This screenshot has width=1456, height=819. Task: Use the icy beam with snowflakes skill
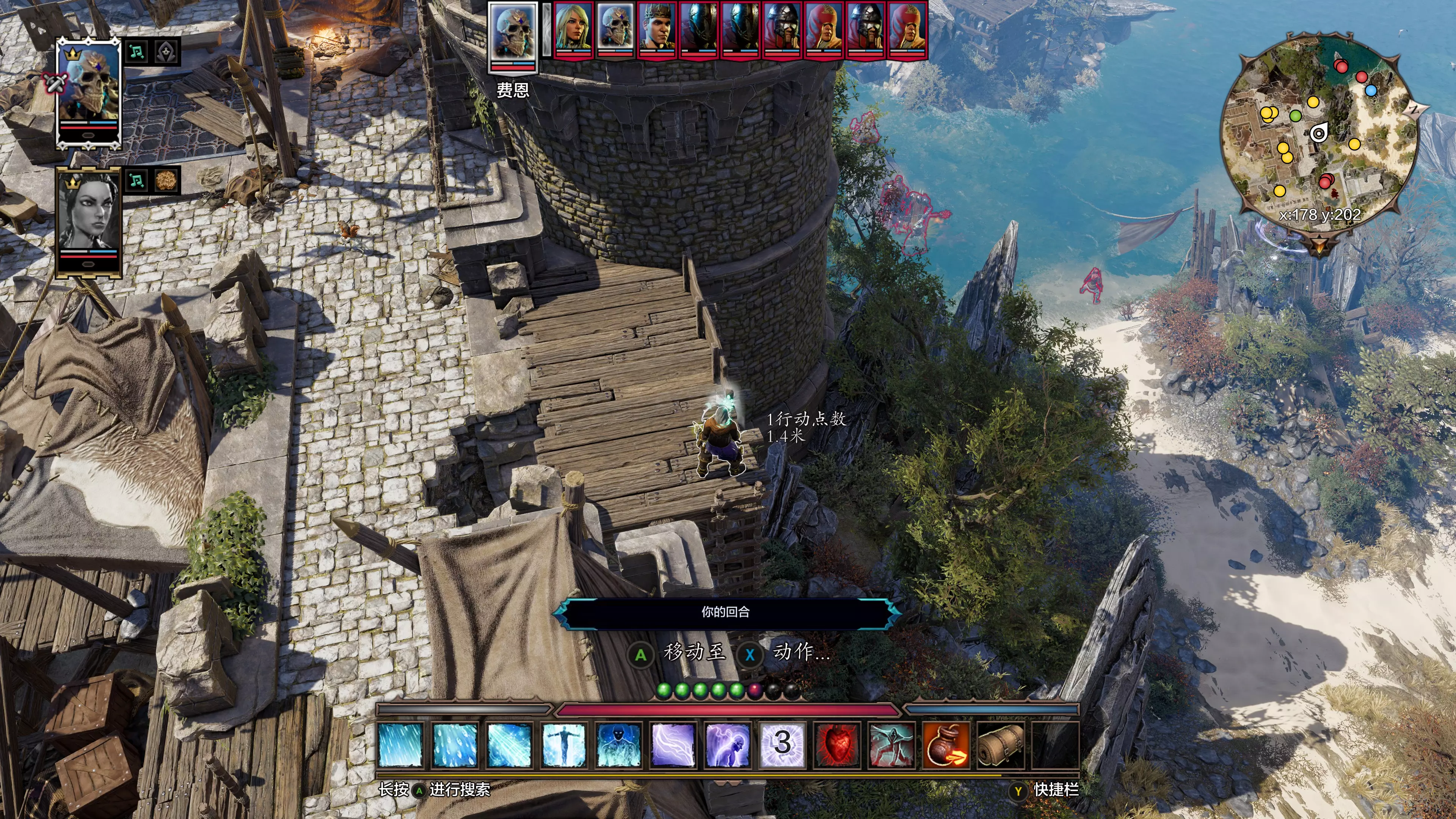click(509, 744)
